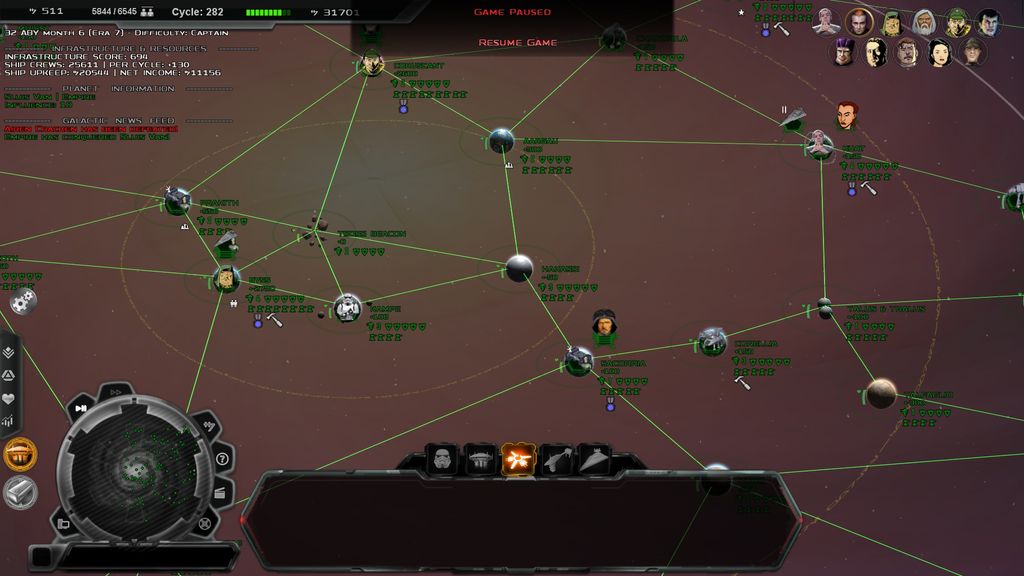Select the Star Destroyer filter

point(594,460)
